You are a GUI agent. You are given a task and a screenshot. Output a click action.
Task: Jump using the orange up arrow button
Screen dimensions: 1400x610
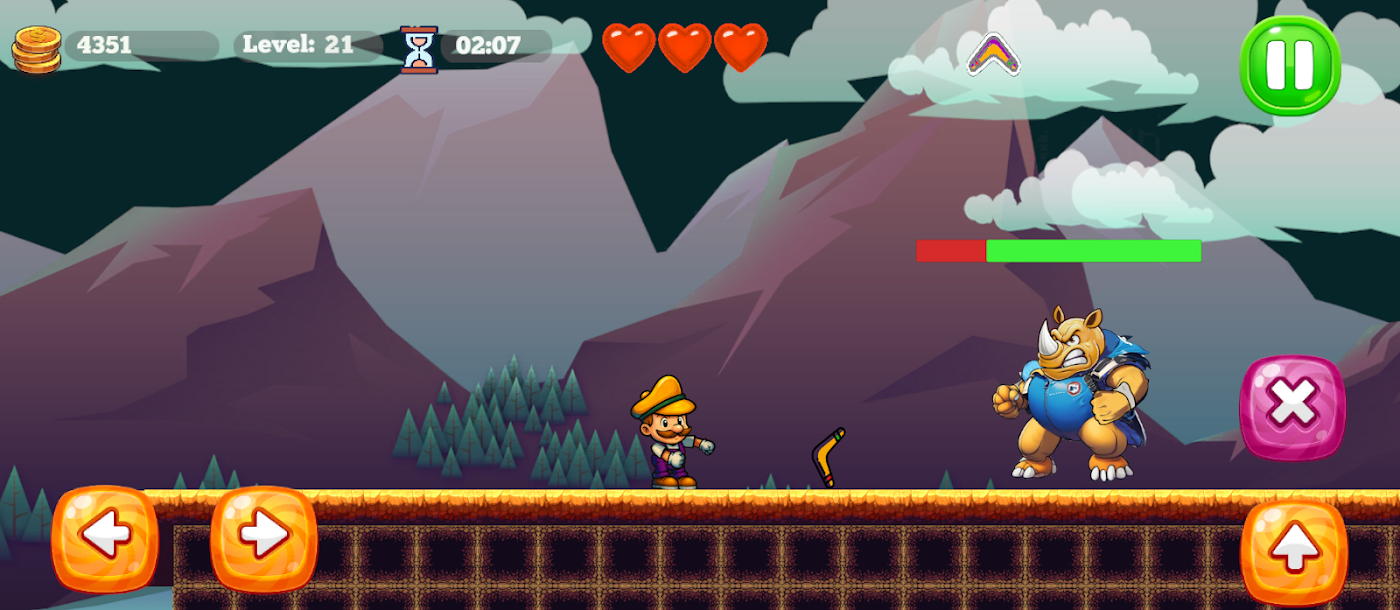(1294, 551)
